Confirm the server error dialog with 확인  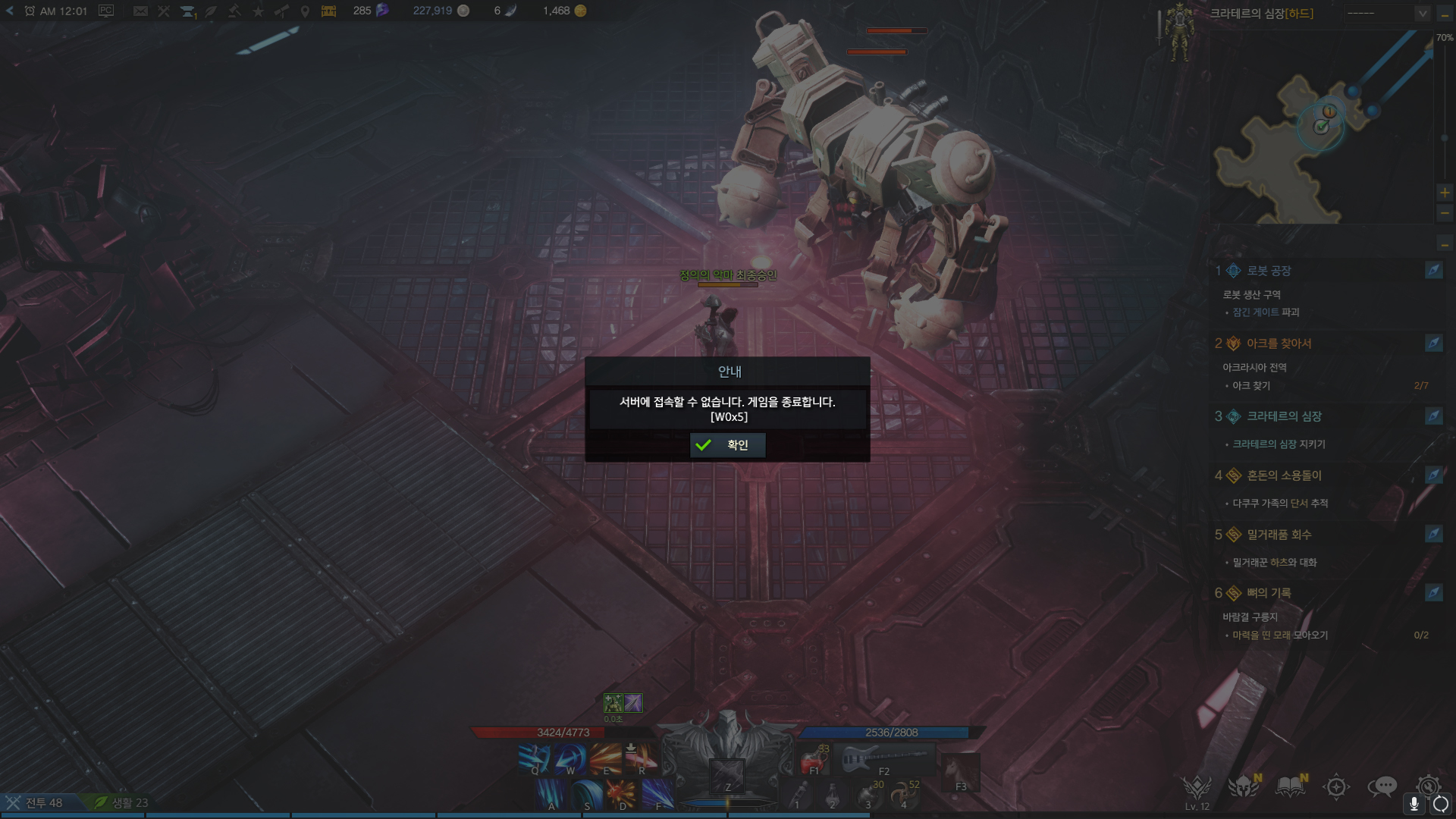pyautogui.click(x=727, y=445)
